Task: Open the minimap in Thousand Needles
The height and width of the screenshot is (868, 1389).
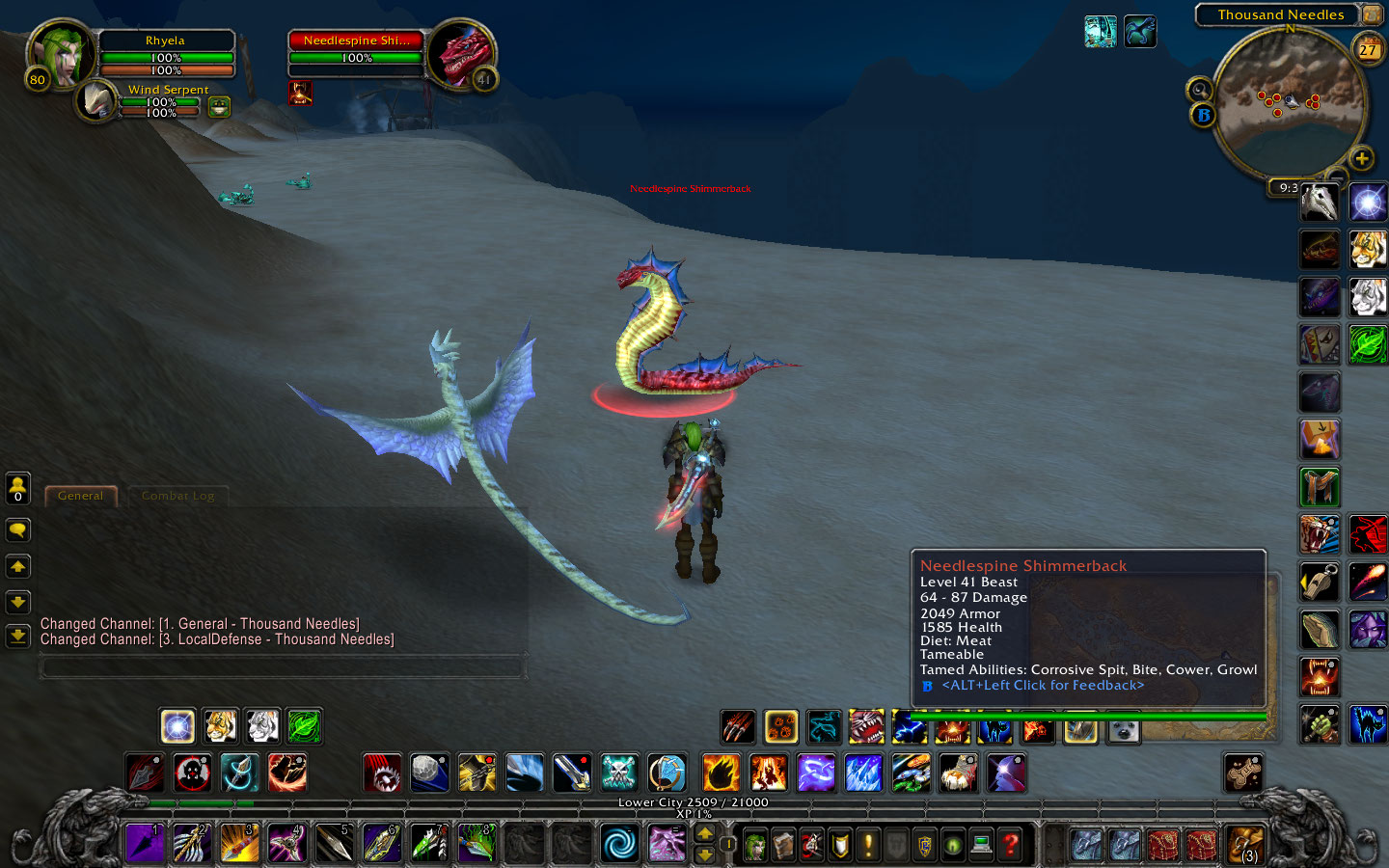Action: 1289,101
